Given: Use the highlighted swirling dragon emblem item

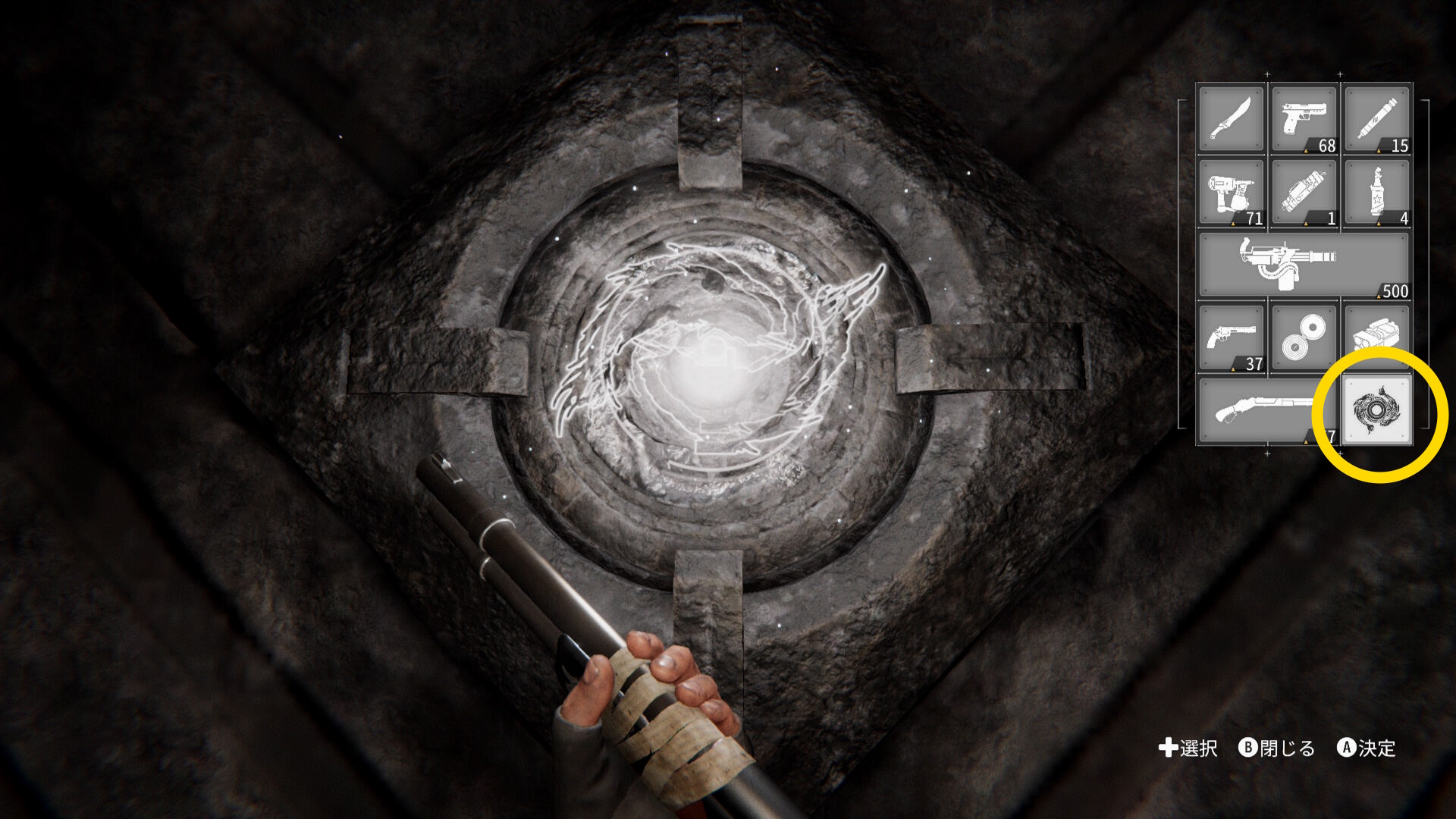Looking at the screenshot, I should coord(1376,410).
